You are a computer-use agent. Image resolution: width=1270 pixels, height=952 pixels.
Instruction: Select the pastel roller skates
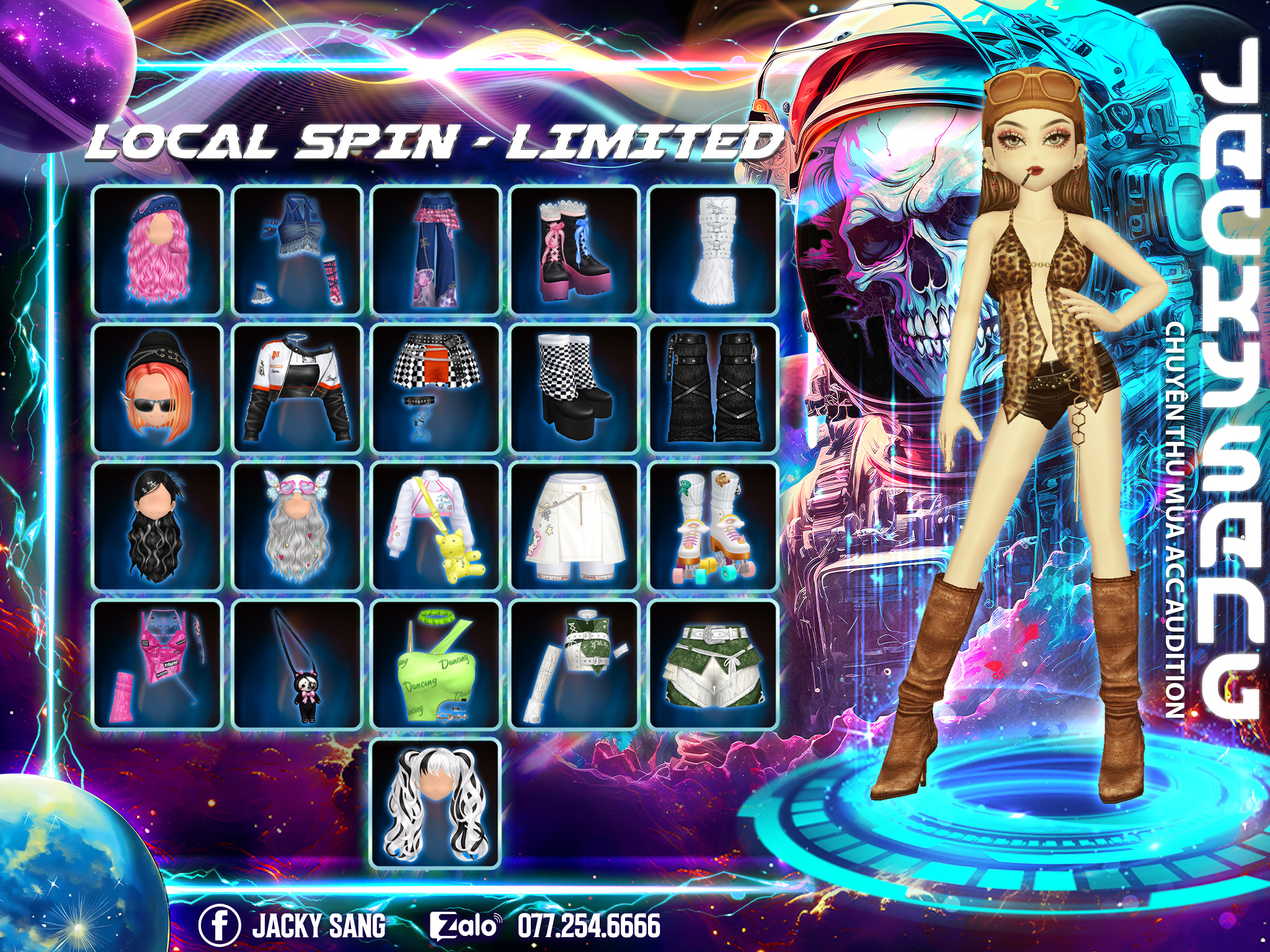pos(714,526)
